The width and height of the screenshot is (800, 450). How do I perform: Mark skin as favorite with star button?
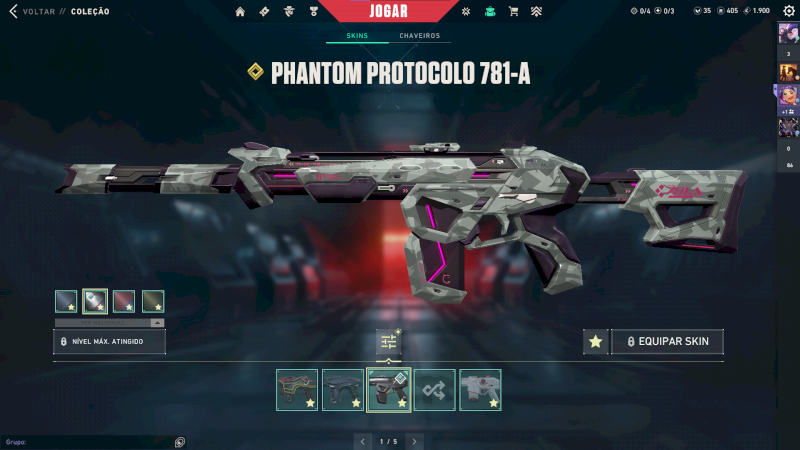595,342
